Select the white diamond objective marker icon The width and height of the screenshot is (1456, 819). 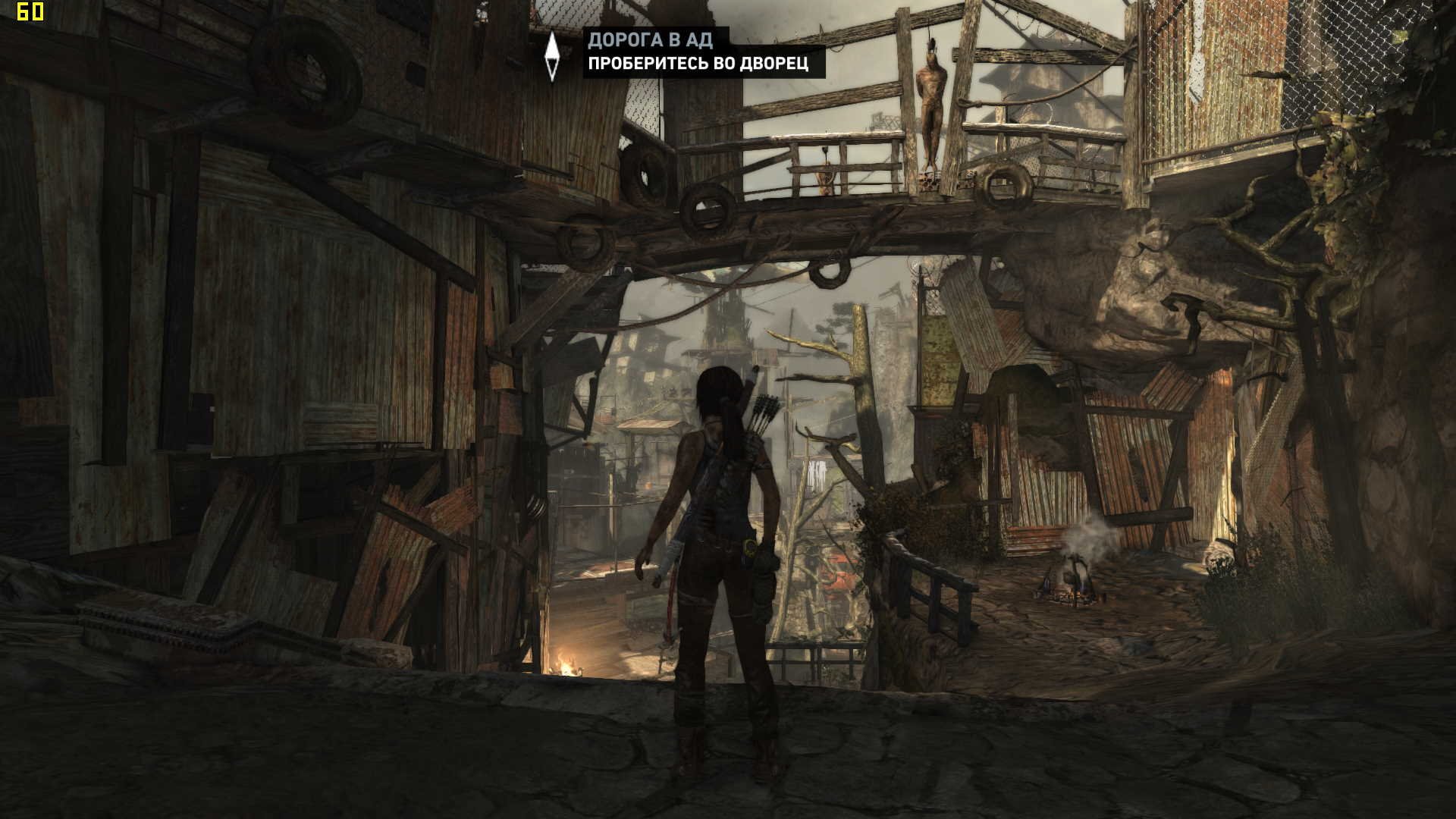[552, 55]
